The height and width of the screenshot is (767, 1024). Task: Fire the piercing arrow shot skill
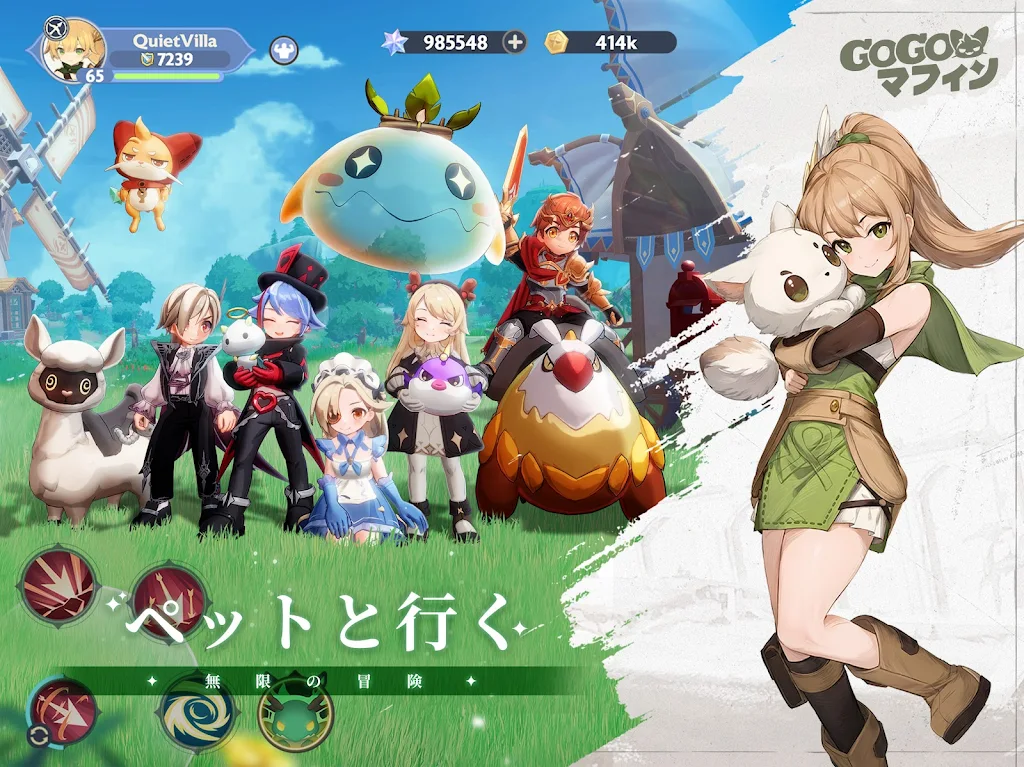[x=65, y=709]
